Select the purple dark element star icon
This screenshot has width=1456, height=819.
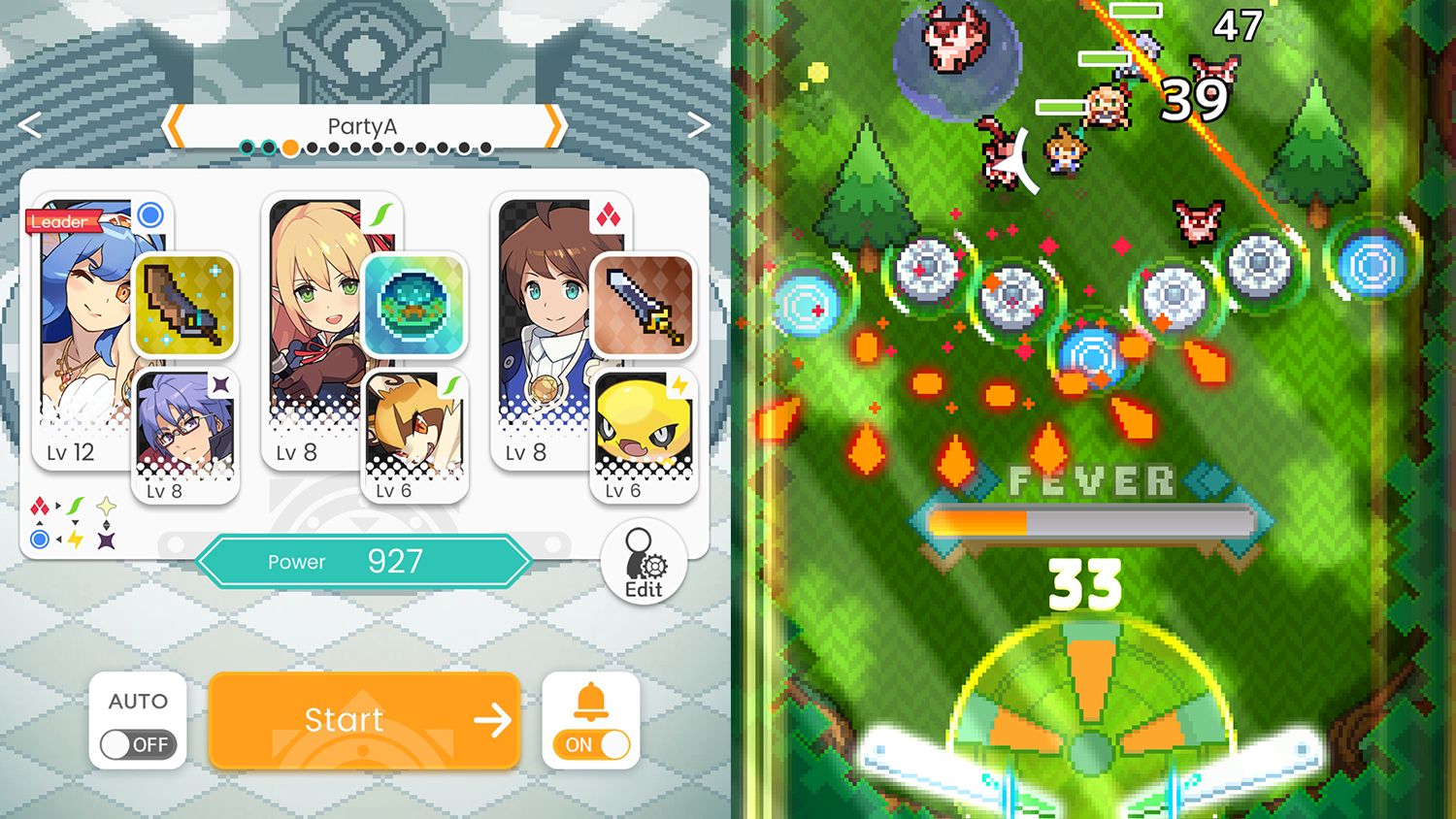[x=106, y=540]
